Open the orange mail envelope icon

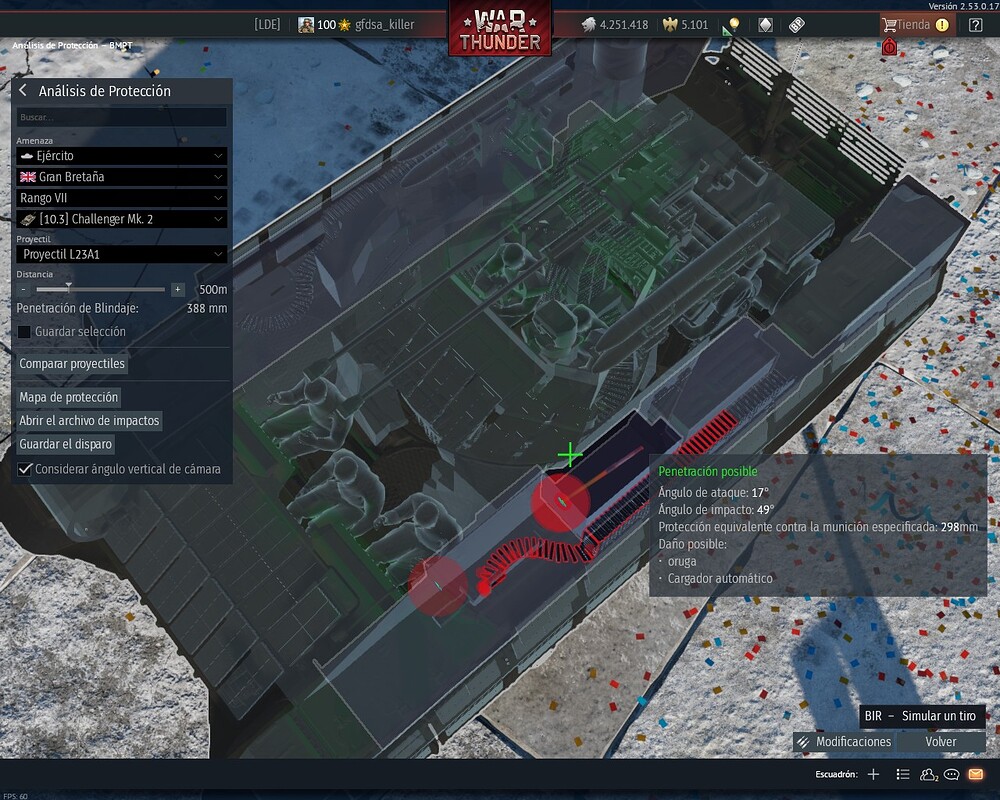(976, 774)
